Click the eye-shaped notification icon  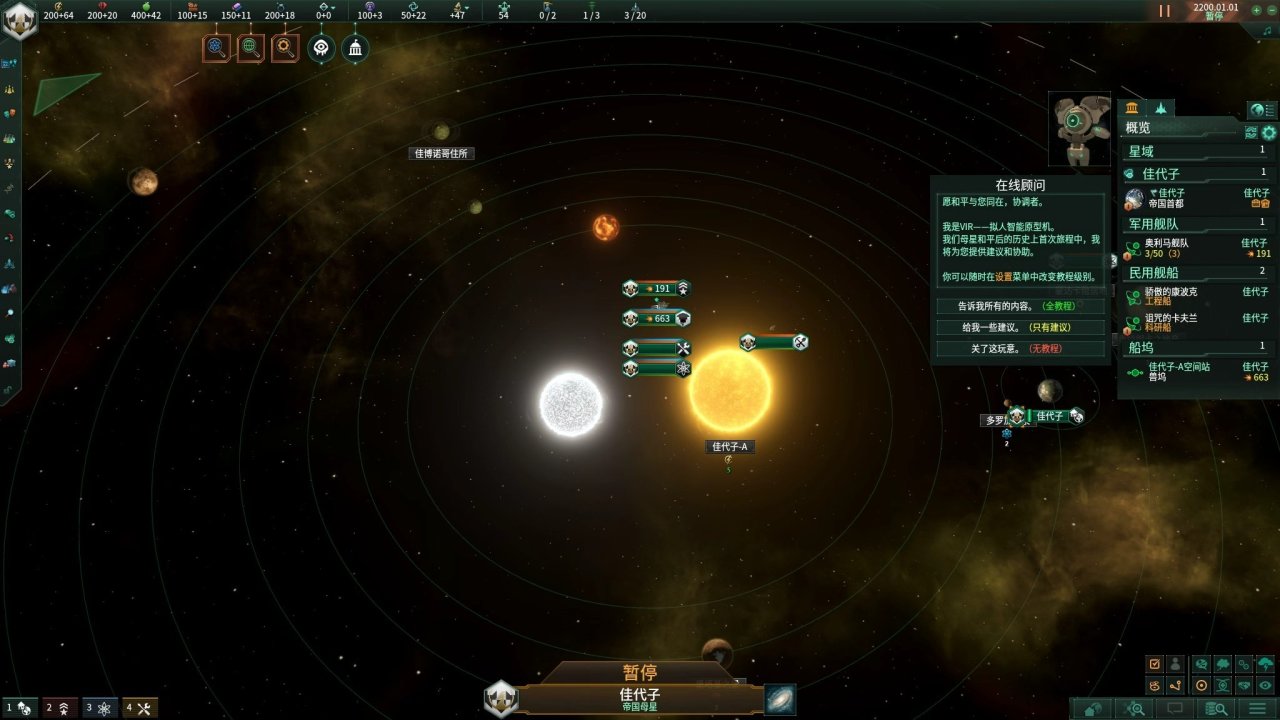click(320, 47)
